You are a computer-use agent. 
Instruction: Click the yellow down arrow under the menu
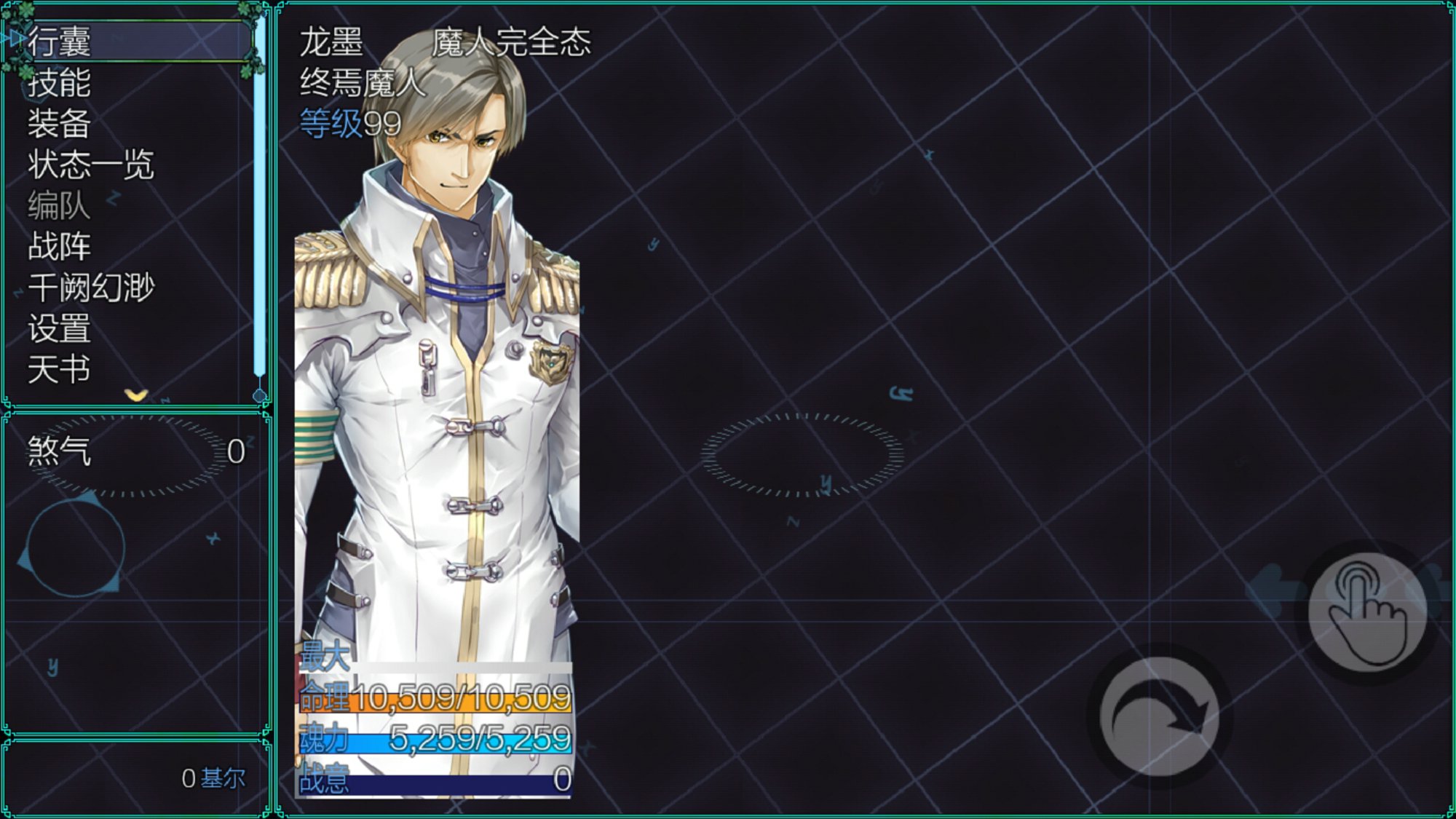click(x=136, y=395)
